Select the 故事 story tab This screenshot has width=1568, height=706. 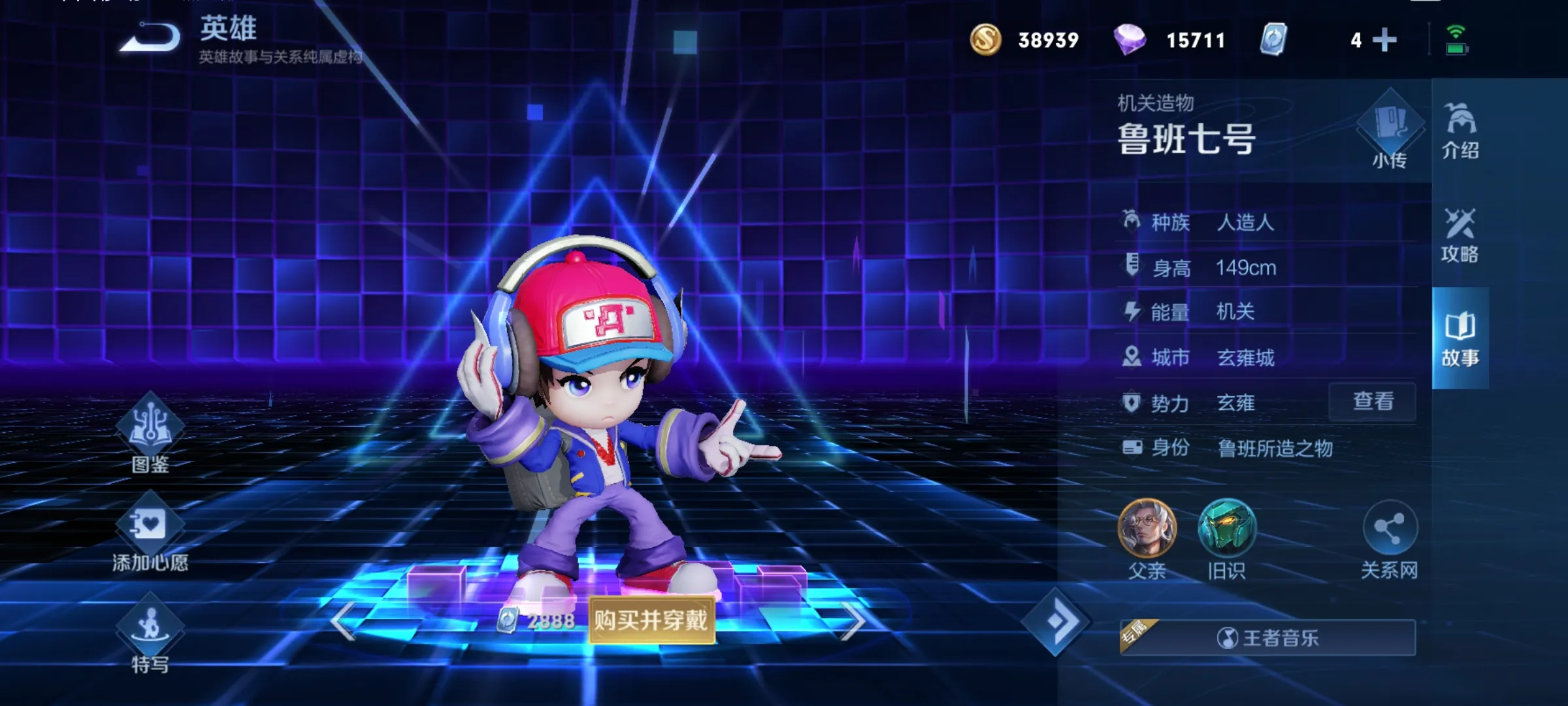click(x=1460, y=339)
